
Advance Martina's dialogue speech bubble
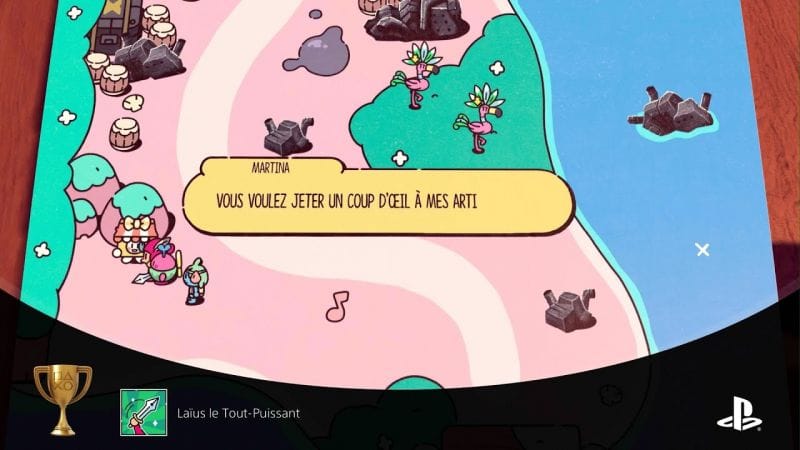tap(378, 201)
